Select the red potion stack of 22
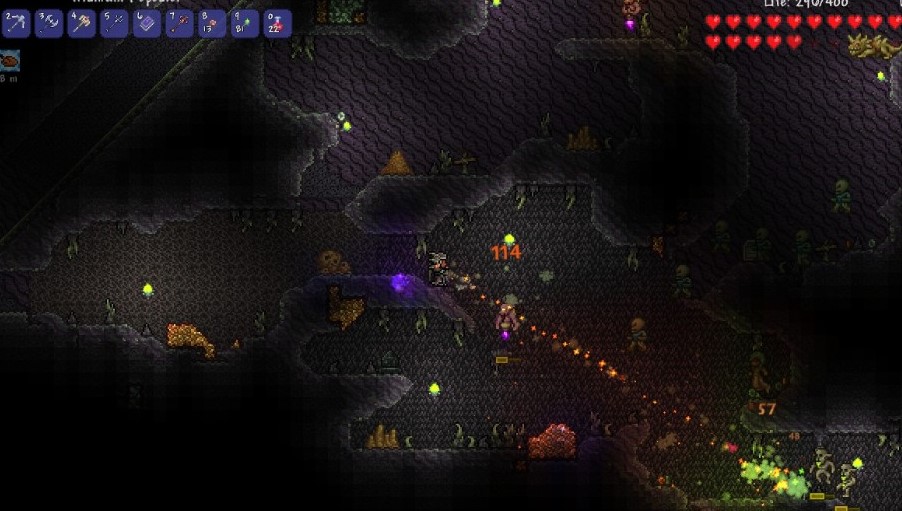This screenshot has height=511, width=902. [x=278, y=23]
